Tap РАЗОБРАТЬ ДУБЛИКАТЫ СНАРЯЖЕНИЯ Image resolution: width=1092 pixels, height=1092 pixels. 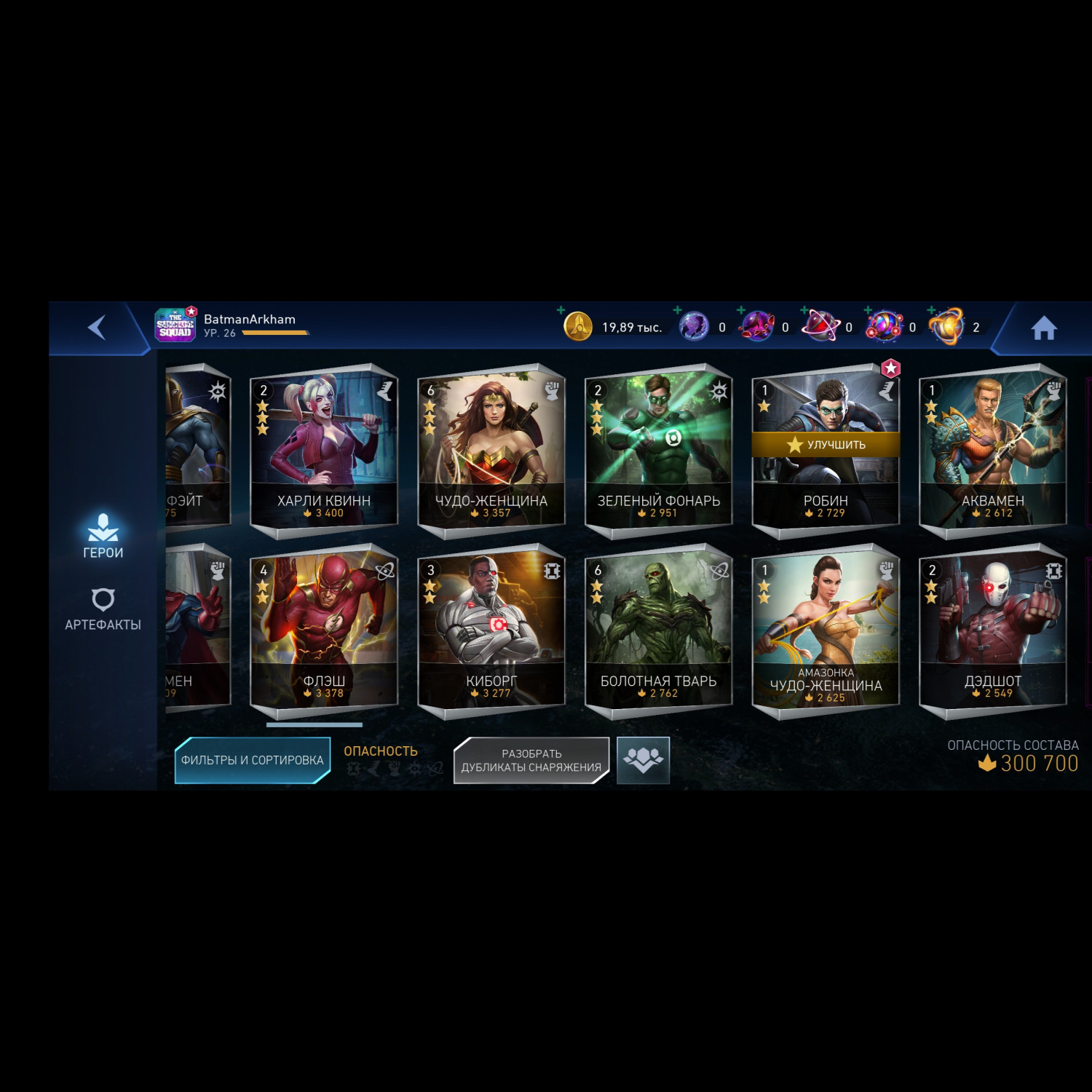pyautogui.click(x=532, y=760)
